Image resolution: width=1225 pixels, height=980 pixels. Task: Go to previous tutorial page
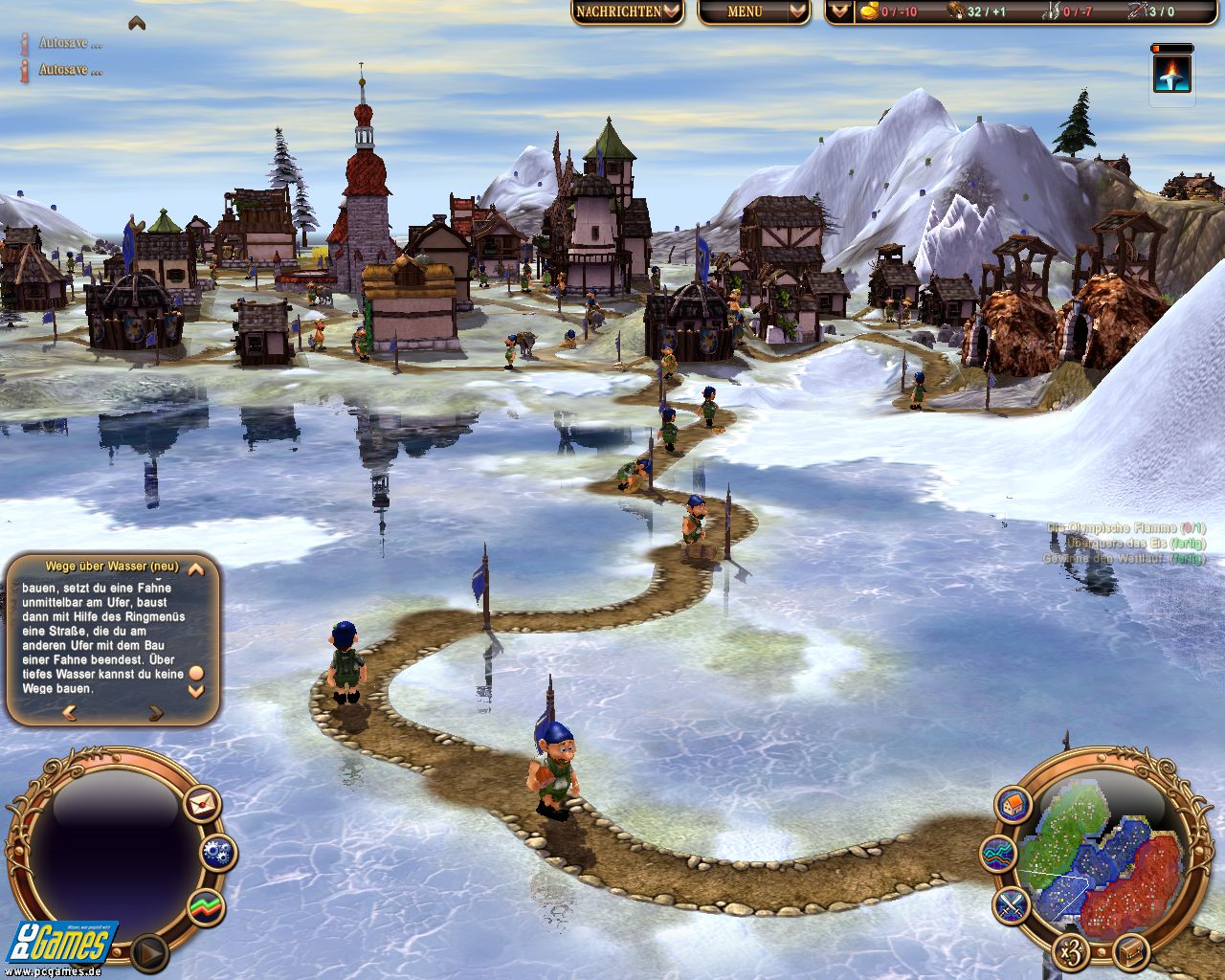click(69, 712)
